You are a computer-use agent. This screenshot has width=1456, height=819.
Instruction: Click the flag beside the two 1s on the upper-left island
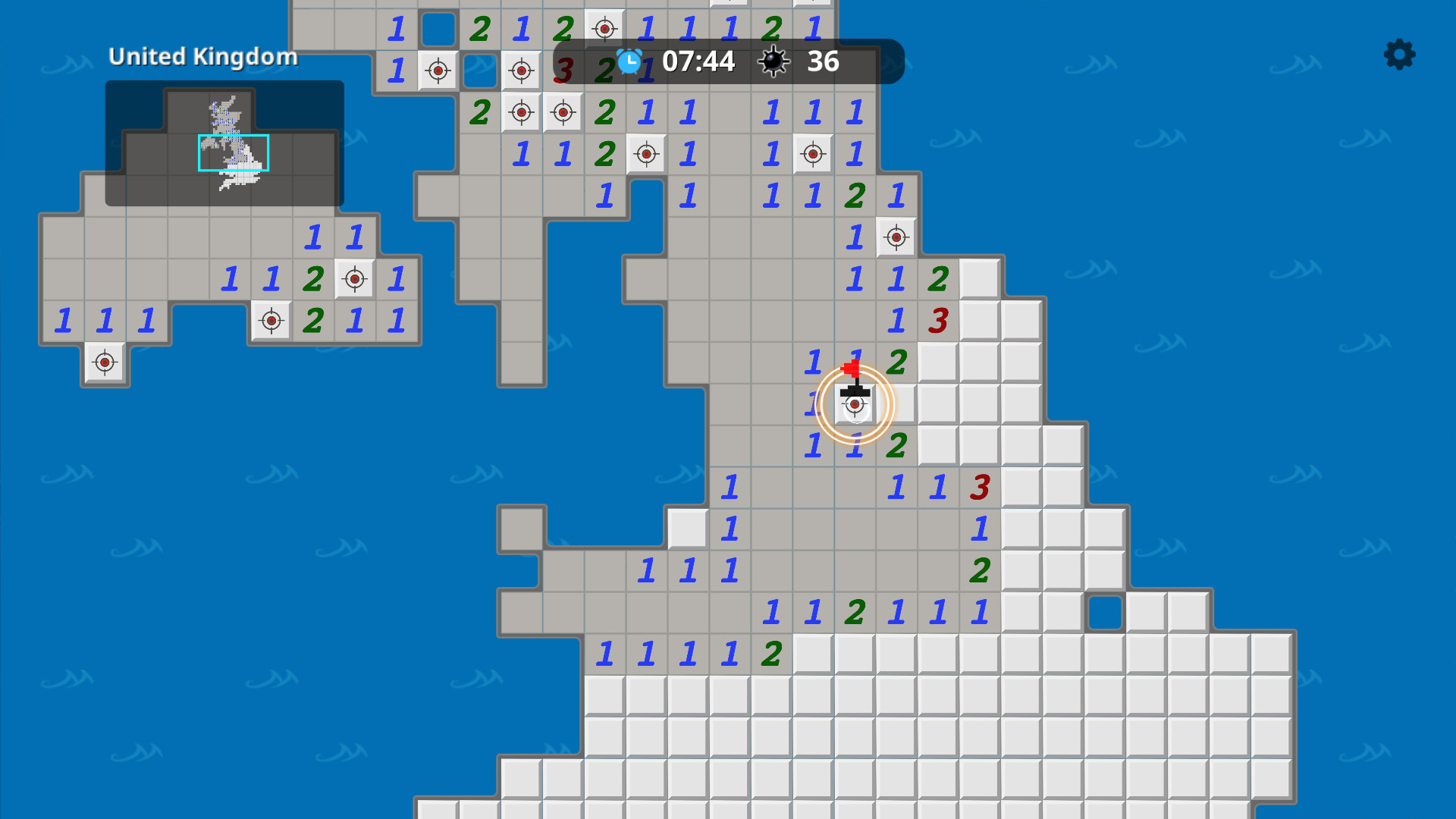pyautogui.click(x=271, y=320)
